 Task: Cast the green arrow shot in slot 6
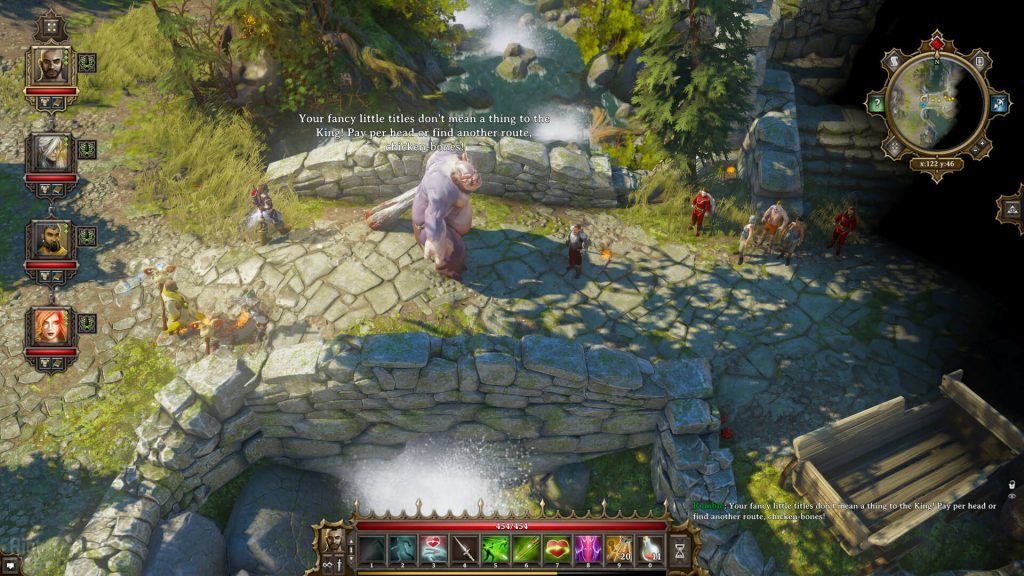(x=527, y=549)
